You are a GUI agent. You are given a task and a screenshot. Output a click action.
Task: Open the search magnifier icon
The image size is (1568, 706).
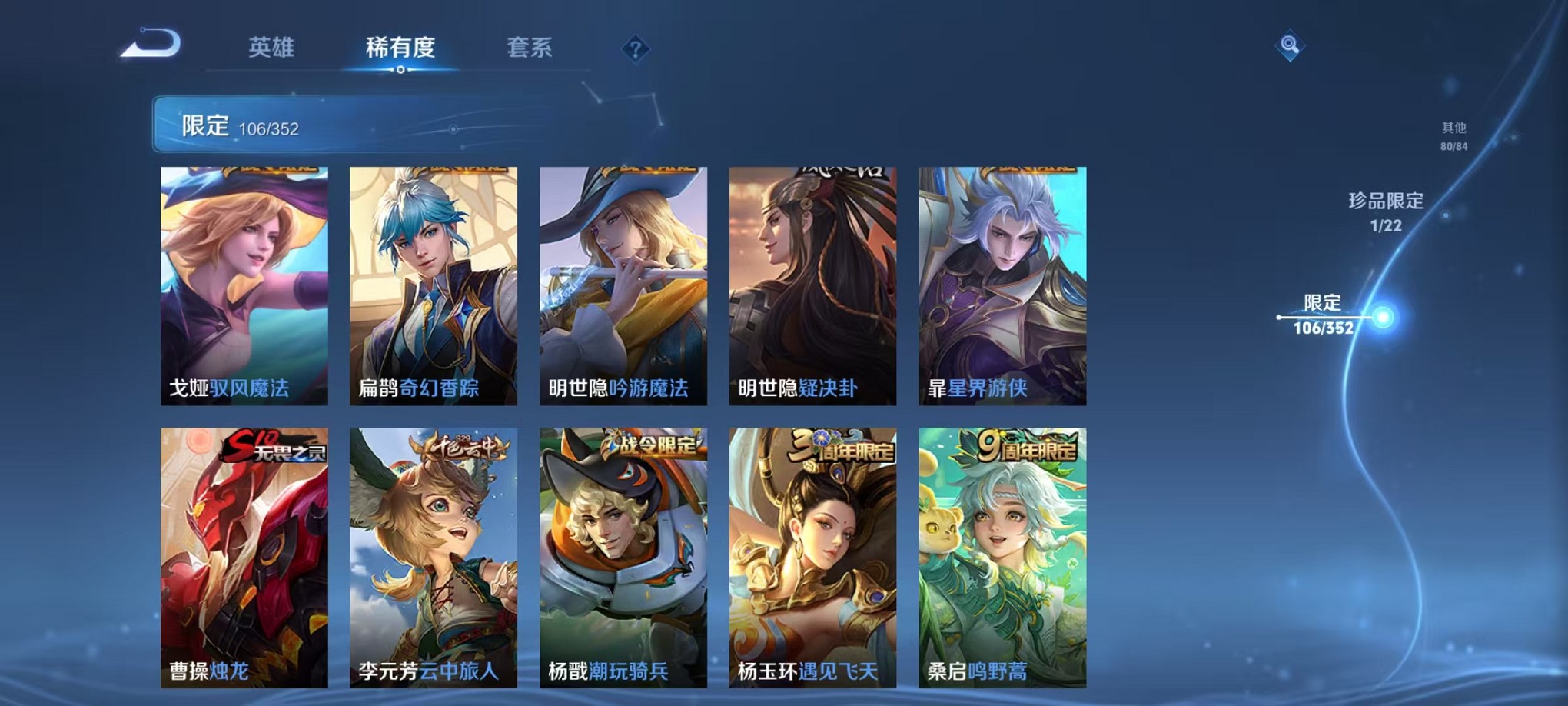1291,46
